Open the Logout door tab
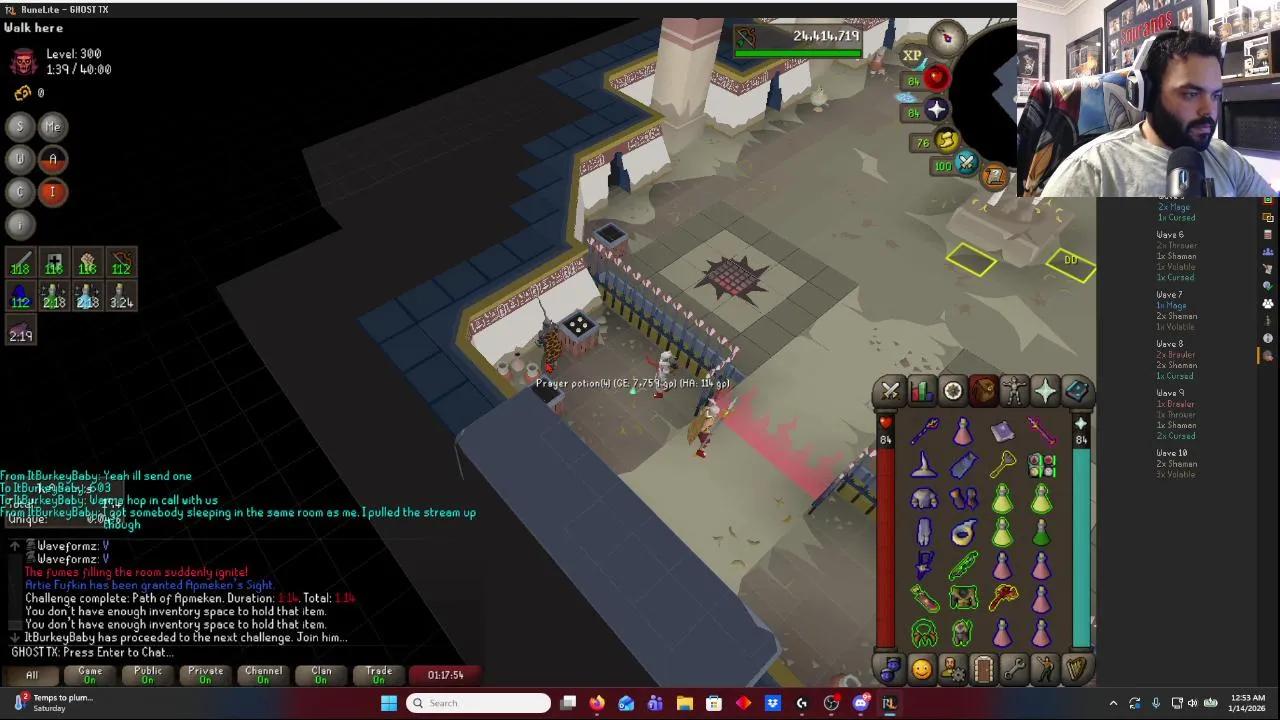1280x720 pixels. [x=983, y=668]
